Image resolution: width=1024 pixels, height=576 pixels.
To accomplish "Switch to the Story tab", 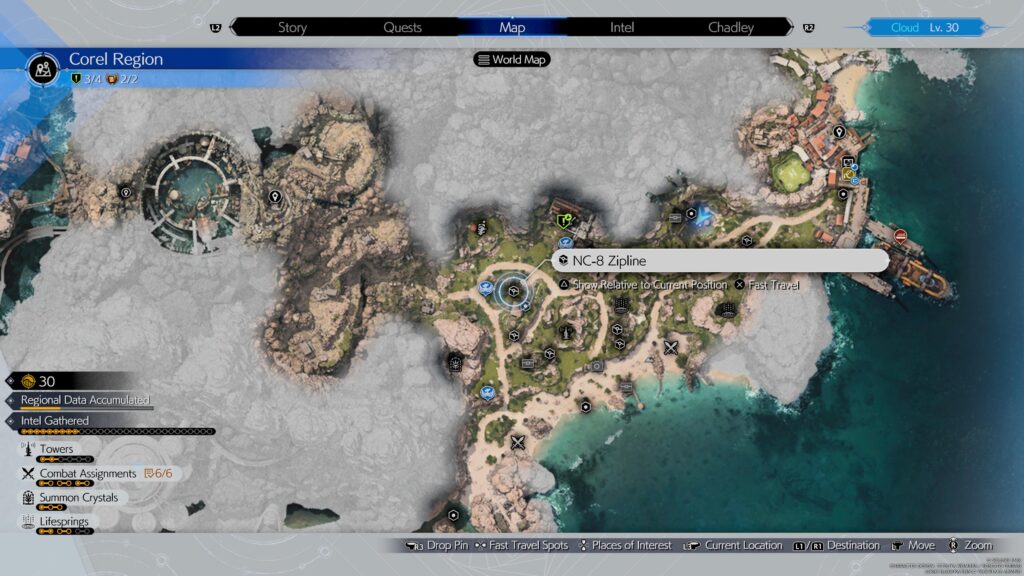I will 292,27.
